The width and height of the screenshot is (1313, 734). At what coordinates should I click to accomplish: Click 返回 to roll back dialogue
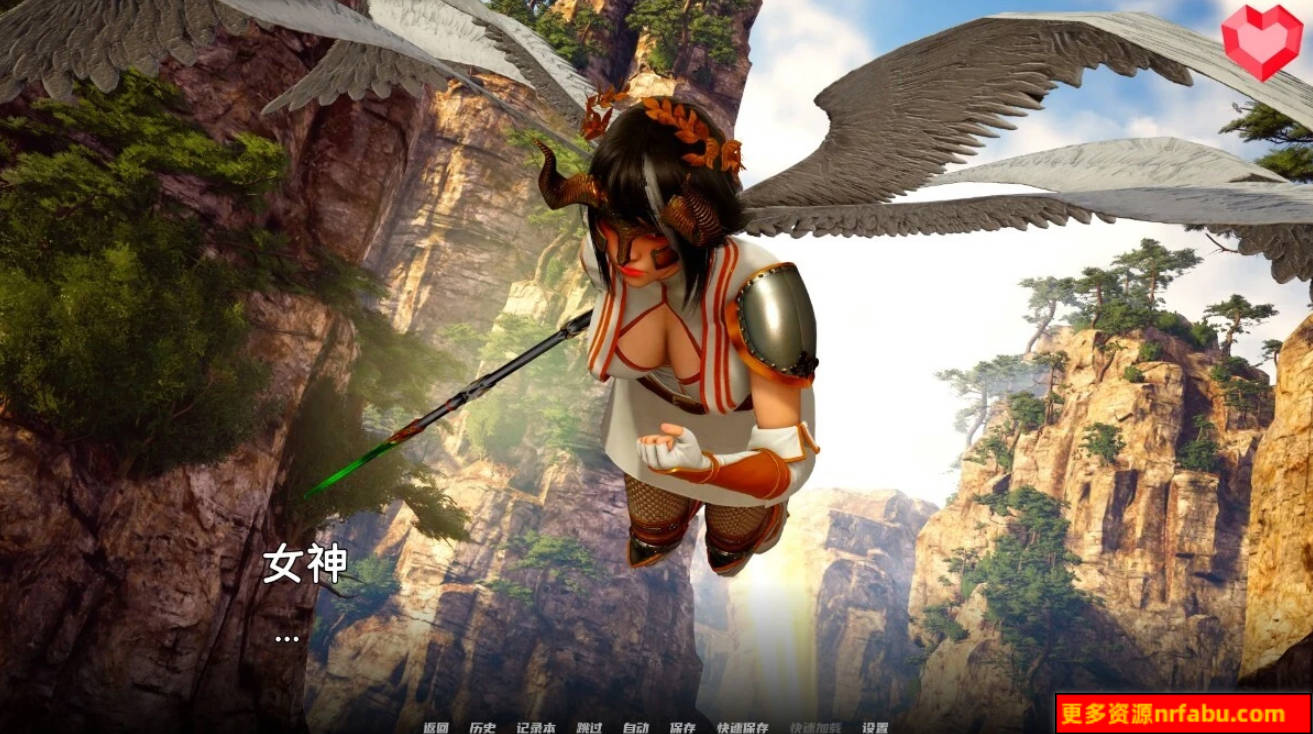[x=435, y=727]
